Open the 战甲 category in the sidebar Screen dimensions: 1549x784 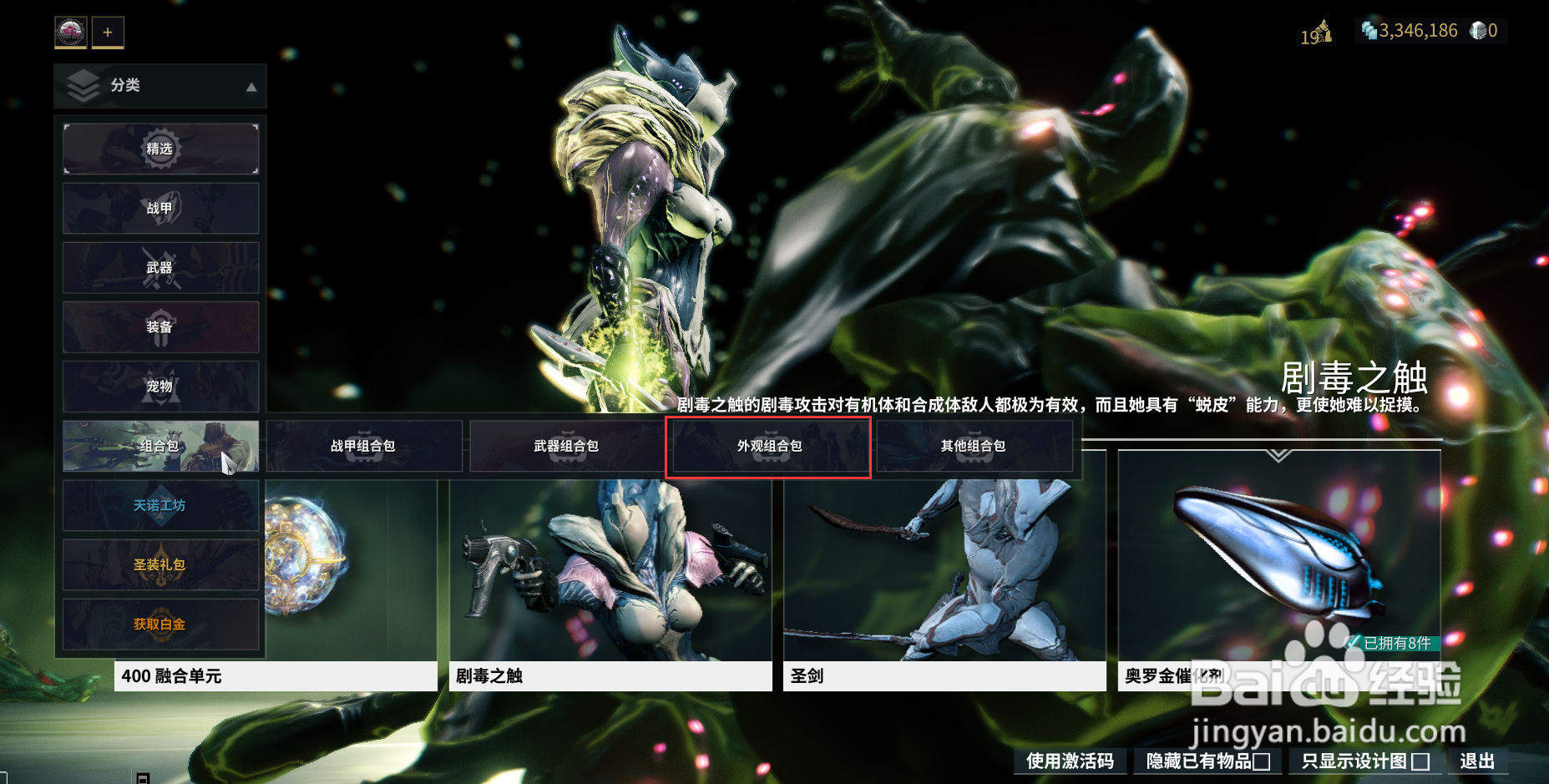(159, 208)
